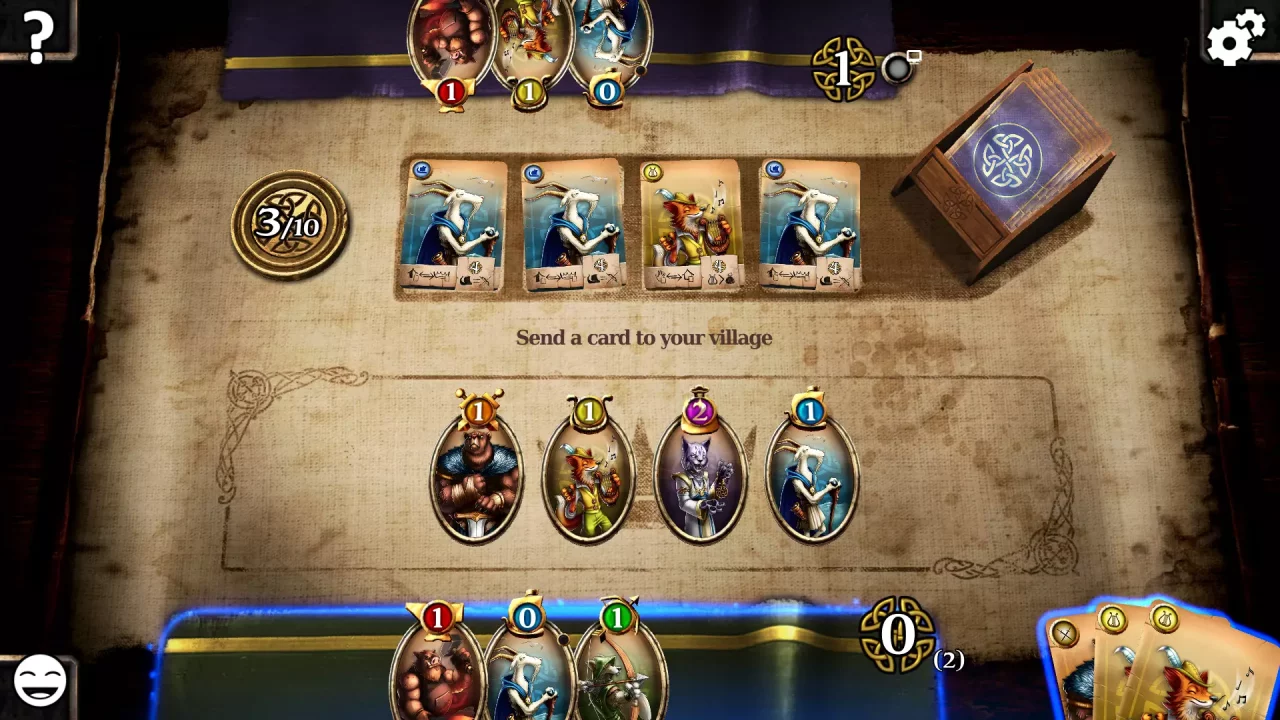The image size is (1280, 720).
Task: Click the crossed-swords icon on the leftmost hand card
Action: click(x=1065, y=633)
